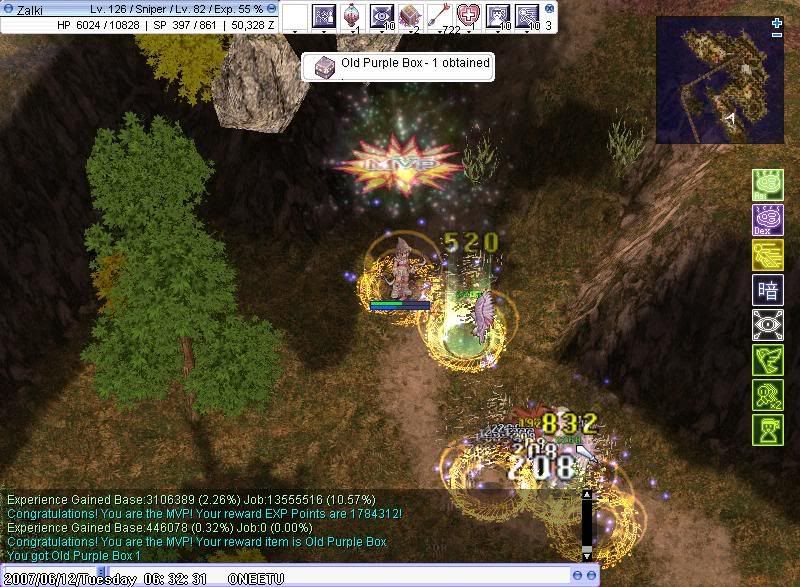The width and height of the screenshot is (800, 587).
Task: Click the Dex buff status icon
Action: point(767,220)
